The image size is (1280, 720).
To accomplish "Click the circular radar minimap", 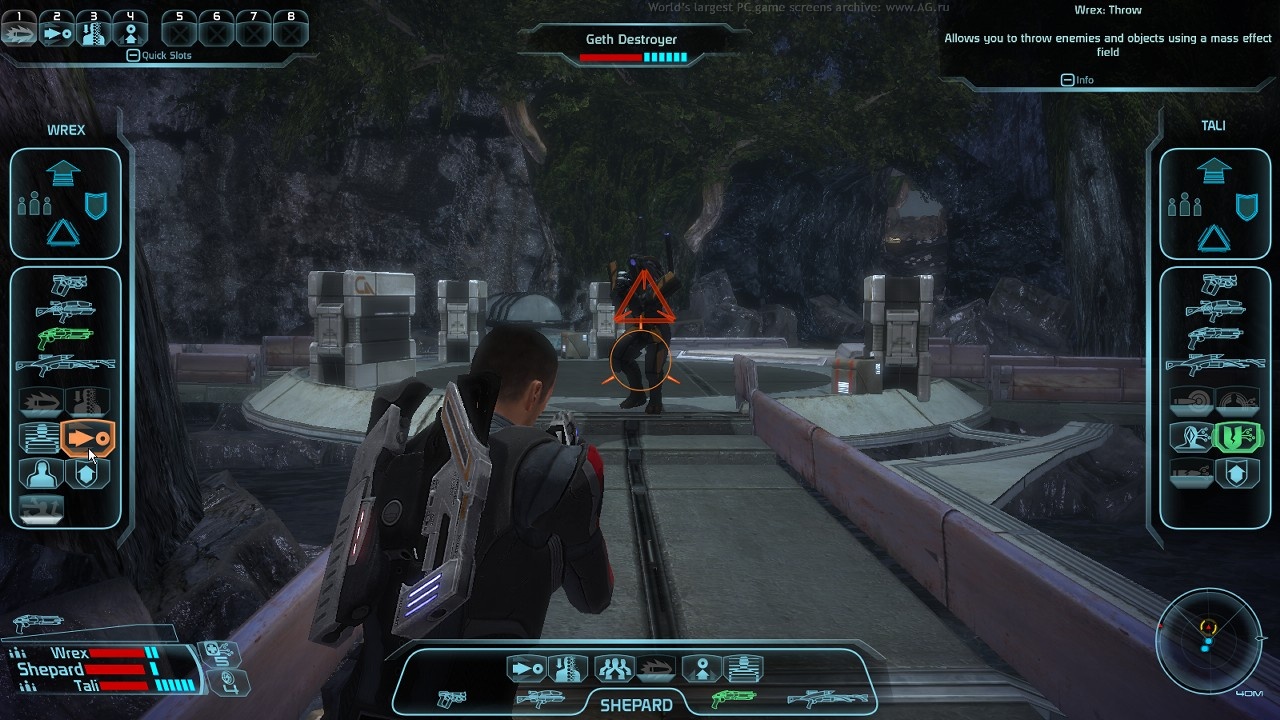I will [x=1208, y=640].
